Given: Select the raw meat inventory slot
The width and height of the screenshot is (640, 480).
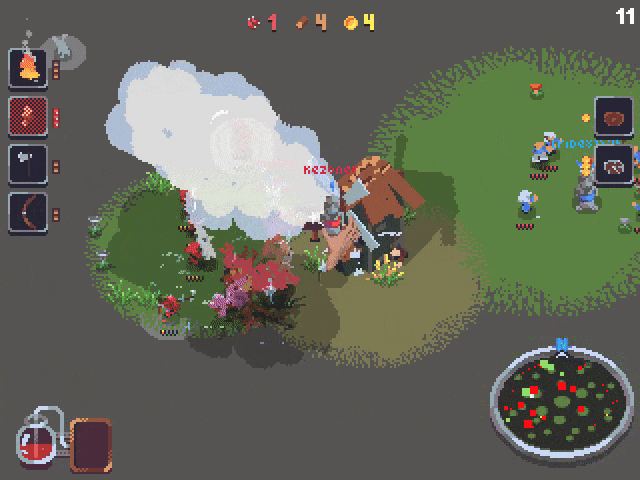Looking at the screenshot, I should [x=613, y=118].
